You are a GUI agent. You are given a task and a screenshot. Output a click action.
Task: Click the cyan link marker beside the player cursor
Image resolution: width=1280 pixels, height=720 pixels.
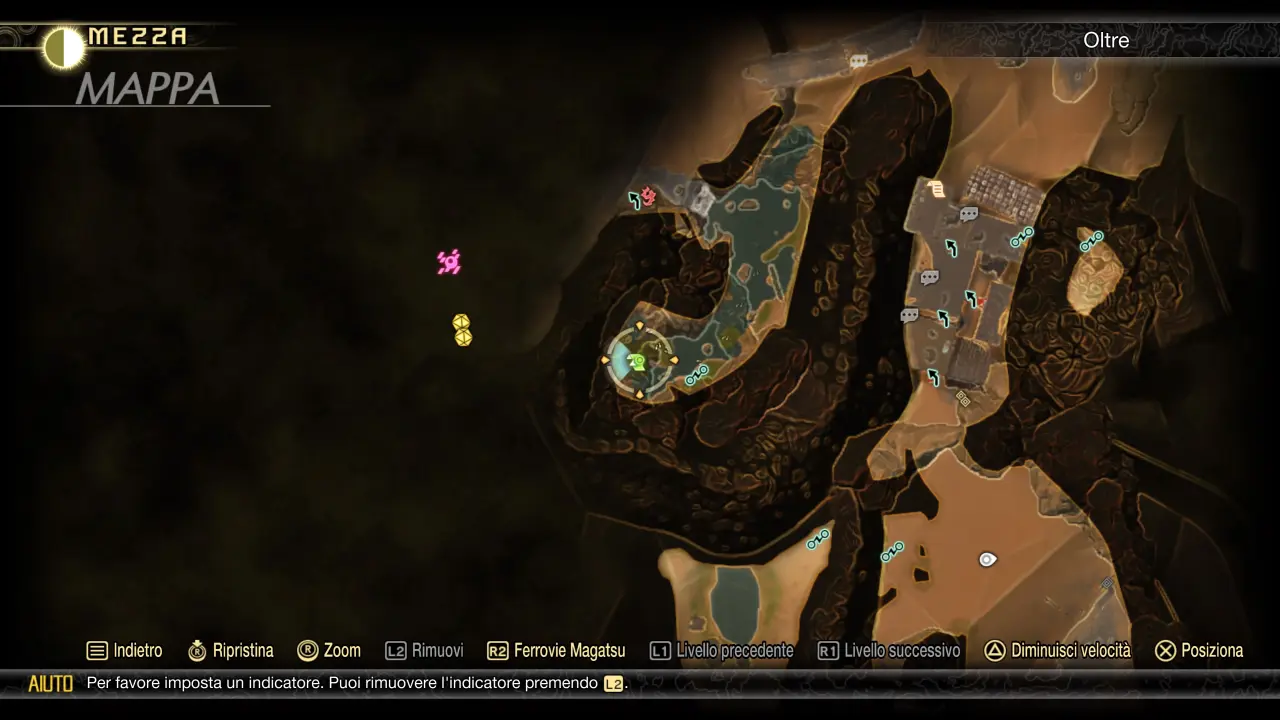(697, 375)
